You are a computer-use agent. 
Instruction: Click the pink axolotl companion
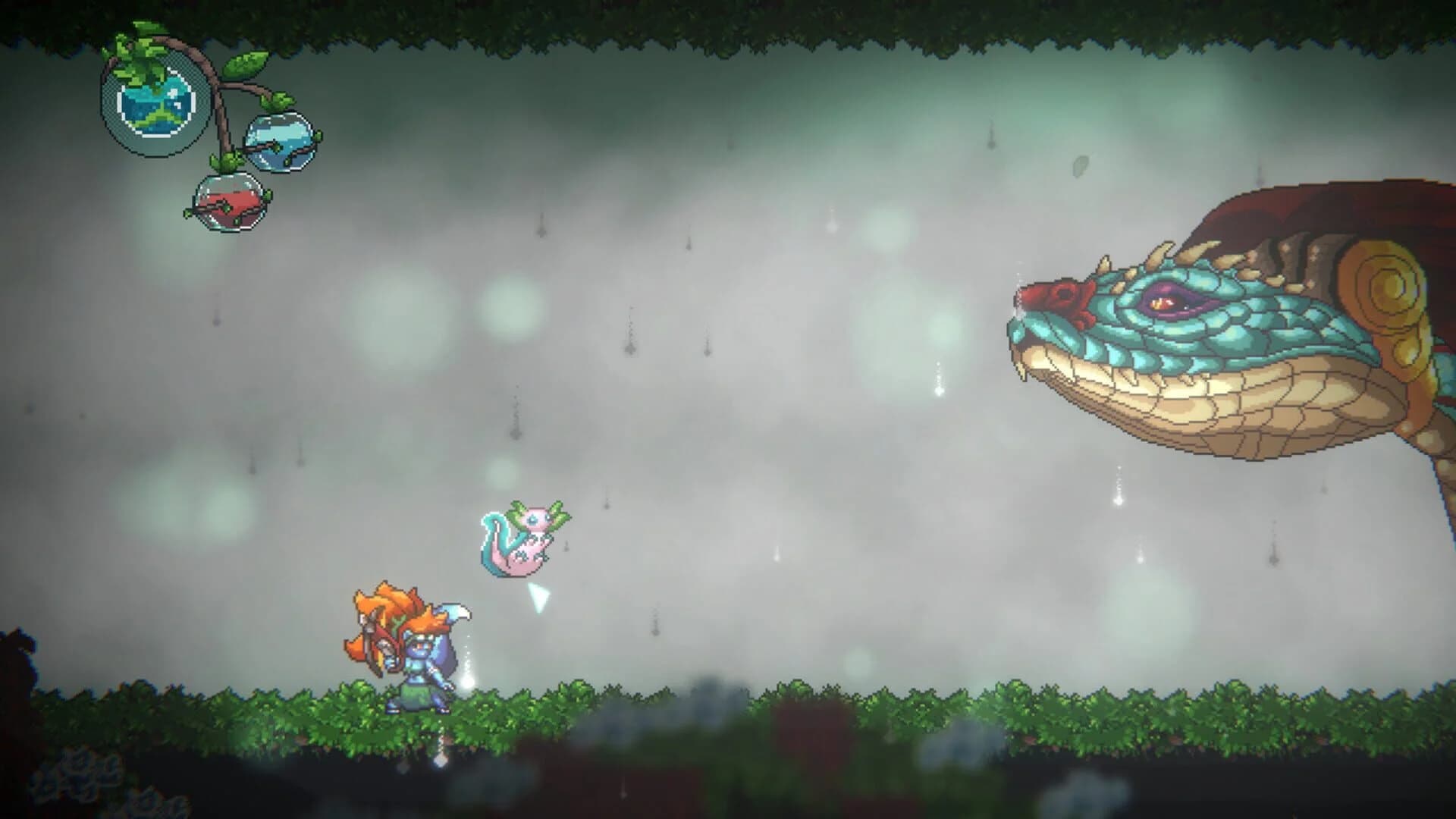coord(523,538)
